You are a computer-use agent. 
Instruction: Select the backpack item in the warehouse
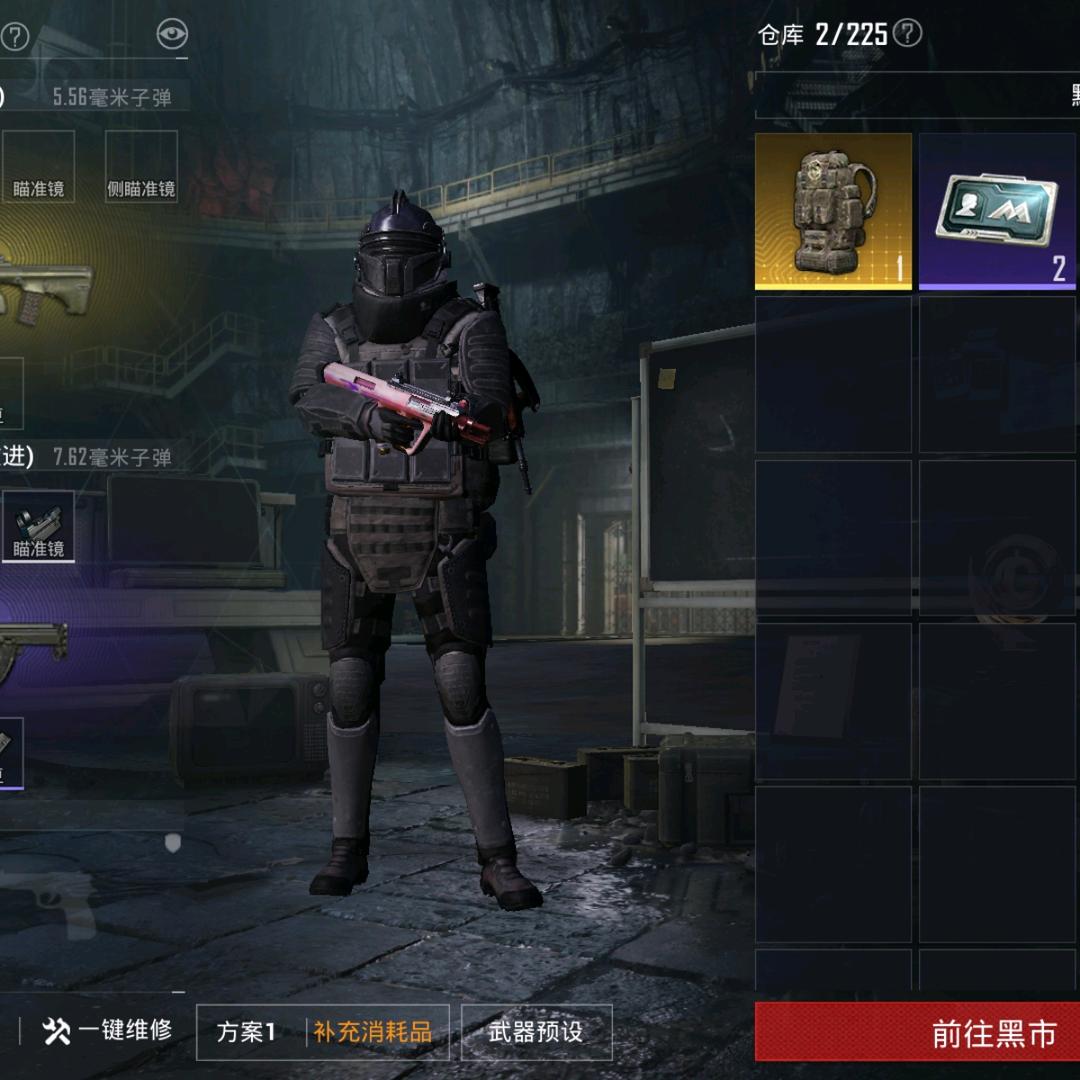(833, 211)
